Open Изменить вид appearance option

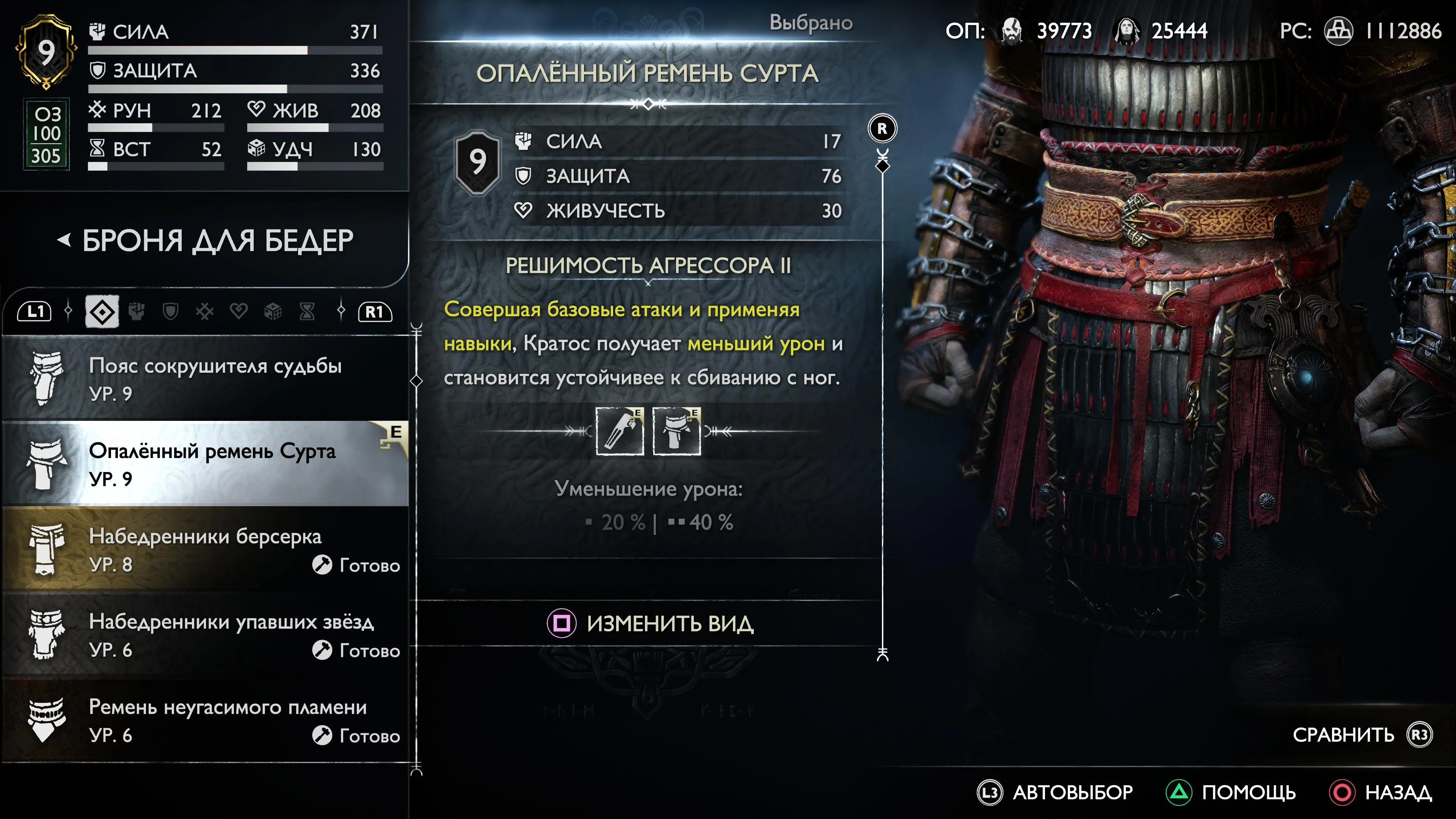650,623
